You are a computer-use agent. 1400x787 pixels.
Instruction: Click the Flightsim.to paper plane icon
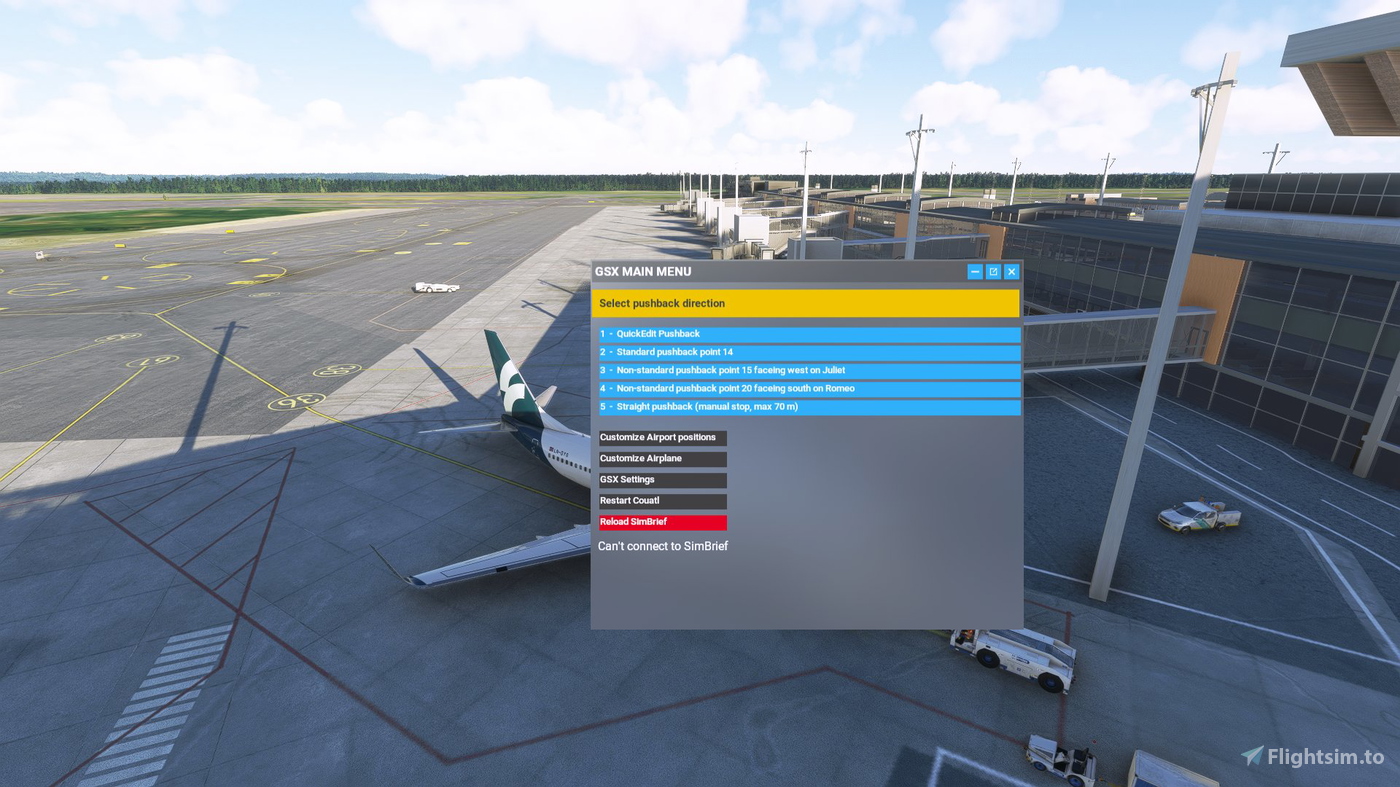[1250, 755]
